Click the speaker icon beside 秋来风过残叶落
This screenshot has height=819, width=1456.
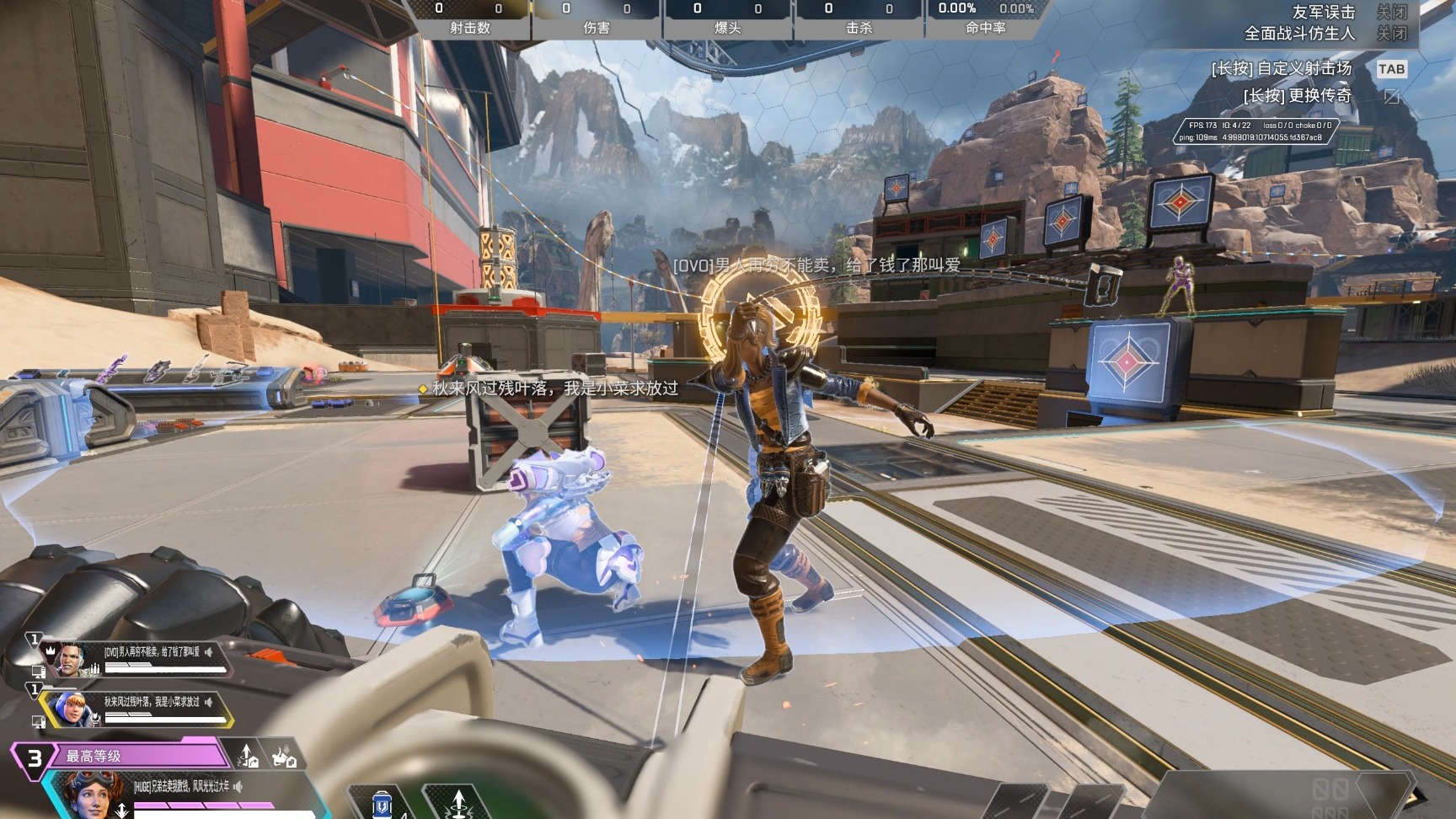(209, 702)
